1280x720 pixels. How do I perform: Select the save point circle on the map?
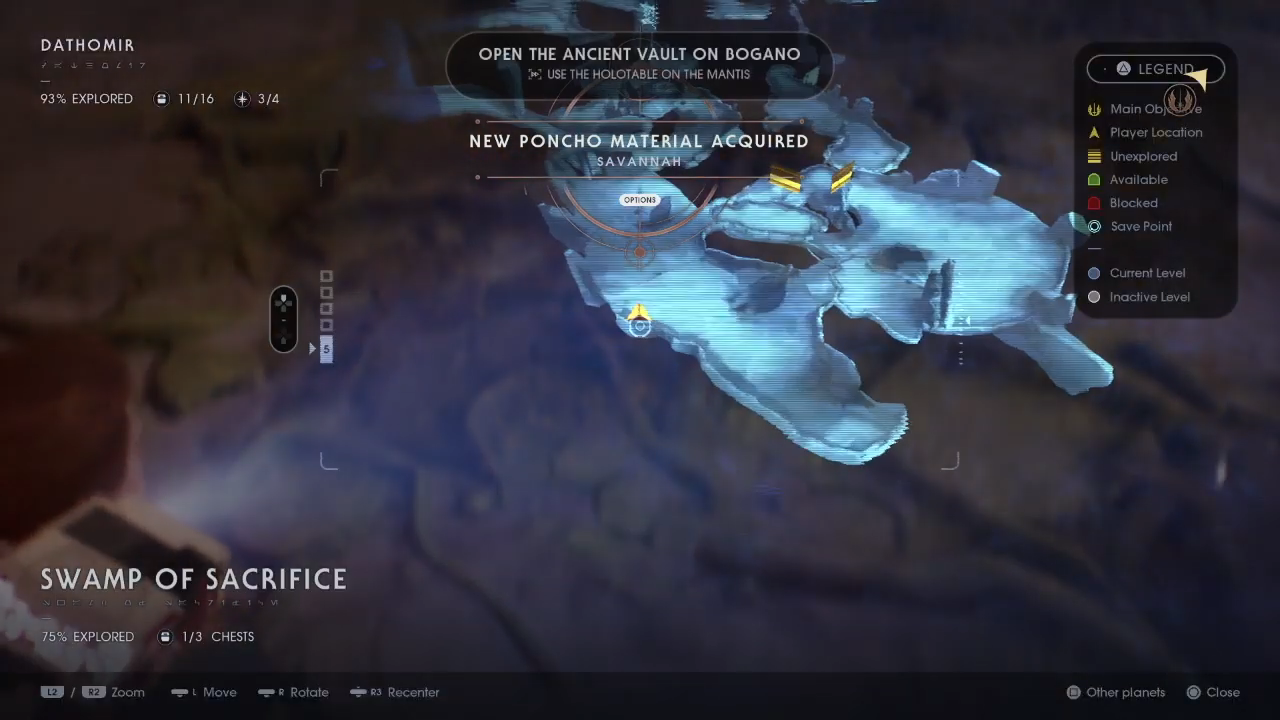click(640, 327)
